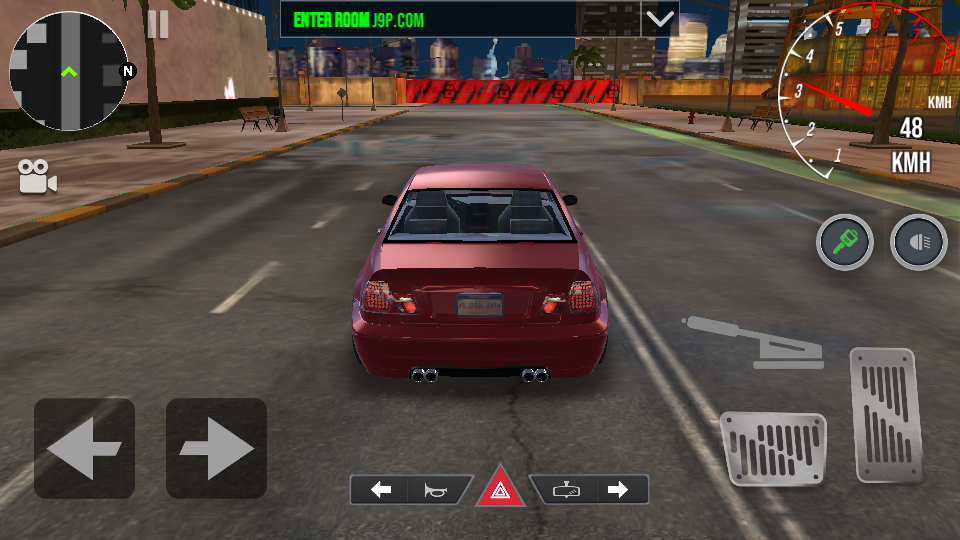The image size is (960, 540).
Task: Turn on the headlights
Action: coord(918,242)
